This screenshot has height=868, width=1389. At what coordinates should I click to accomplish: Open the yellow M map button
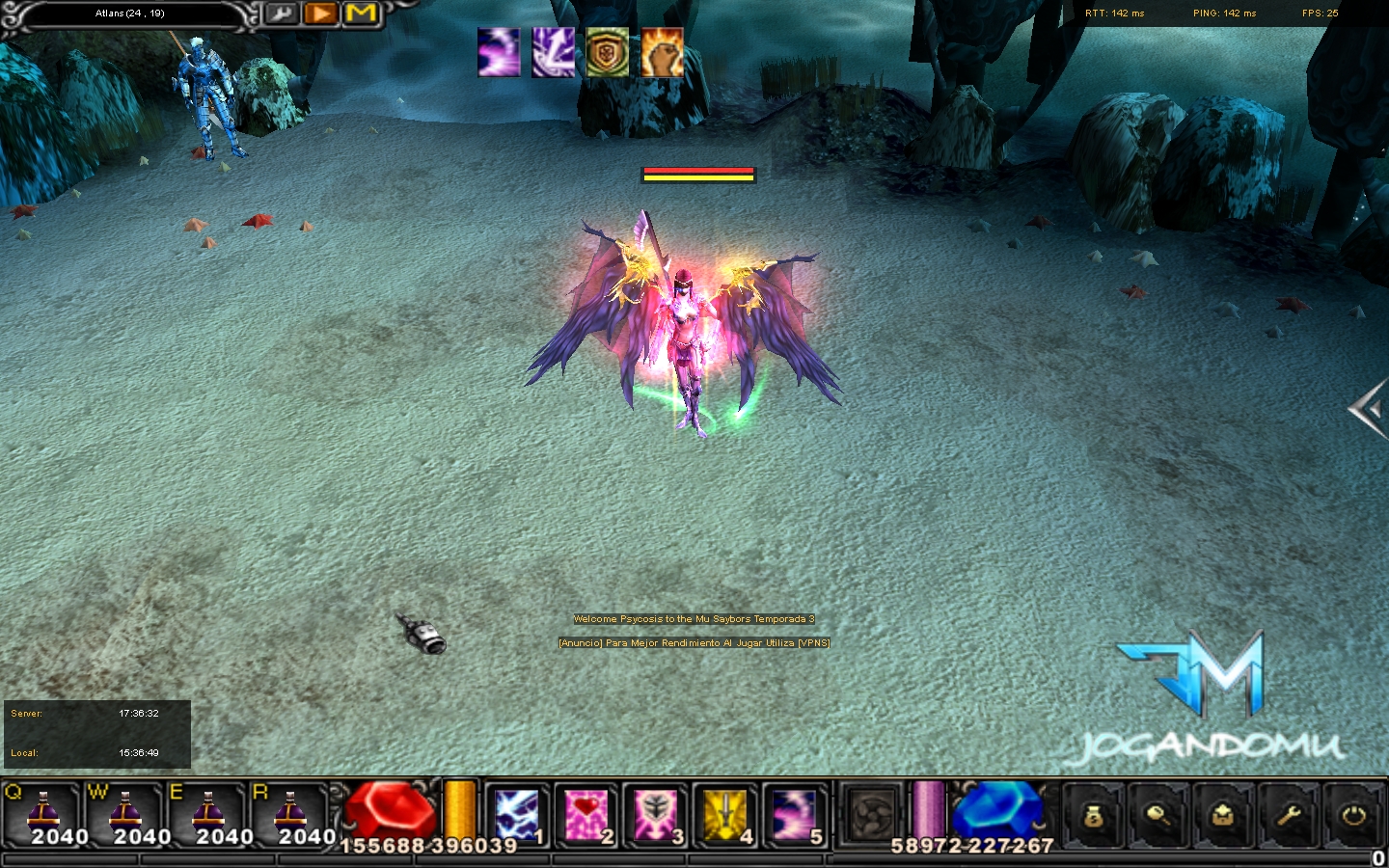[x=361, y=14]
